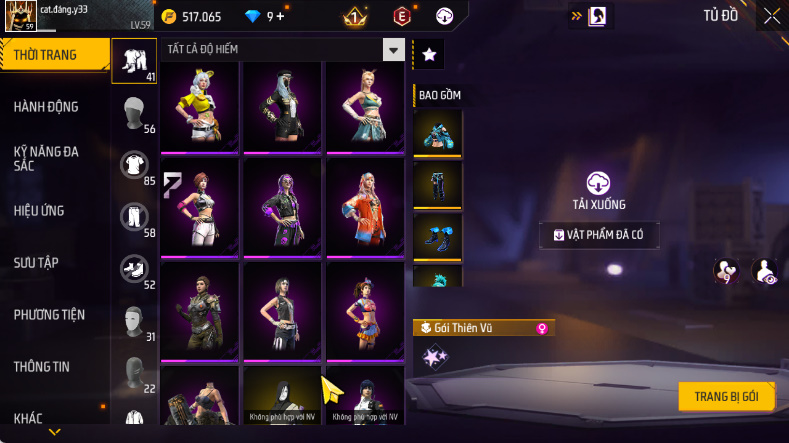
Task: Select the head items subcategory with 56
Action: [x=135, y=113]
